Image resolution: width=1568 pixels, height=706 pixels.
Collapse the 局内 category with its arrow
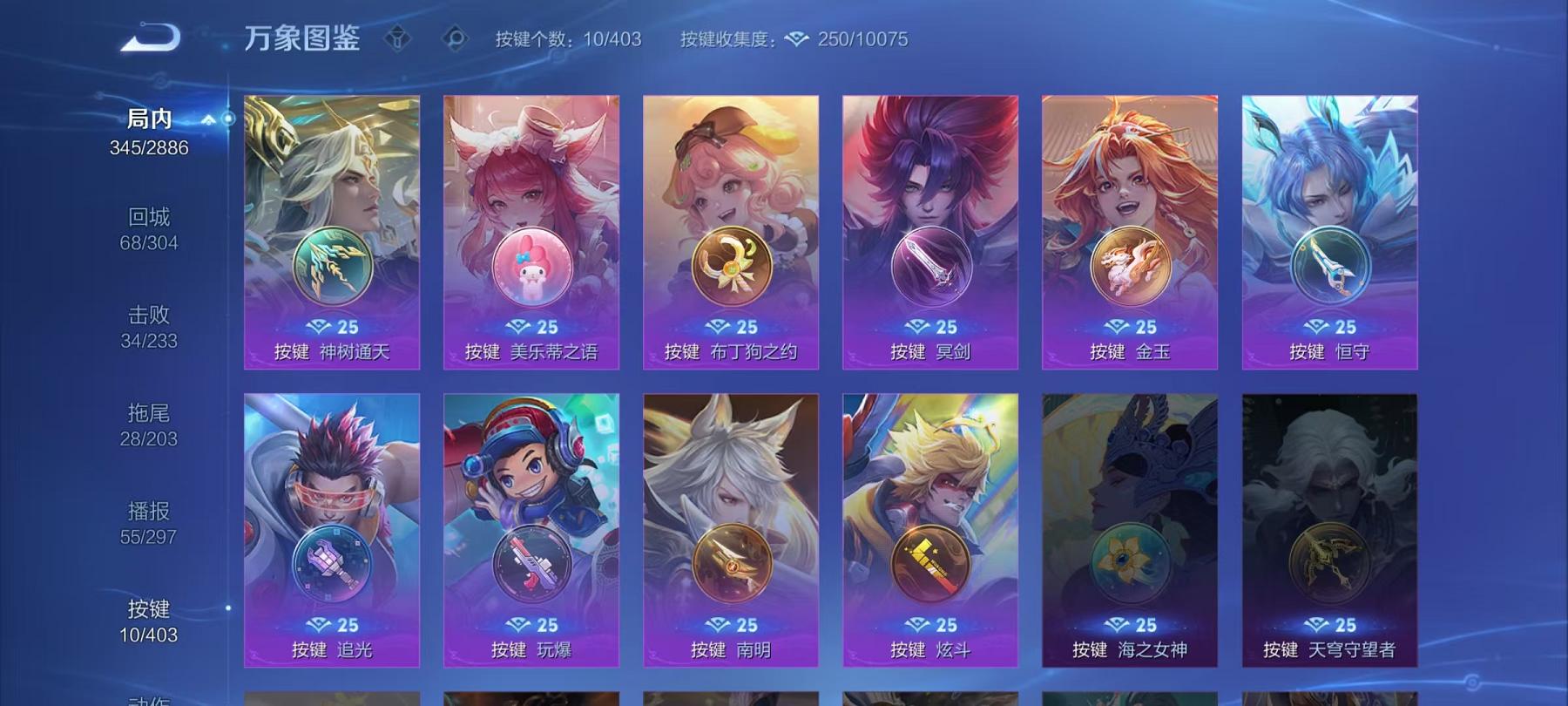click(x=207, y=122)
